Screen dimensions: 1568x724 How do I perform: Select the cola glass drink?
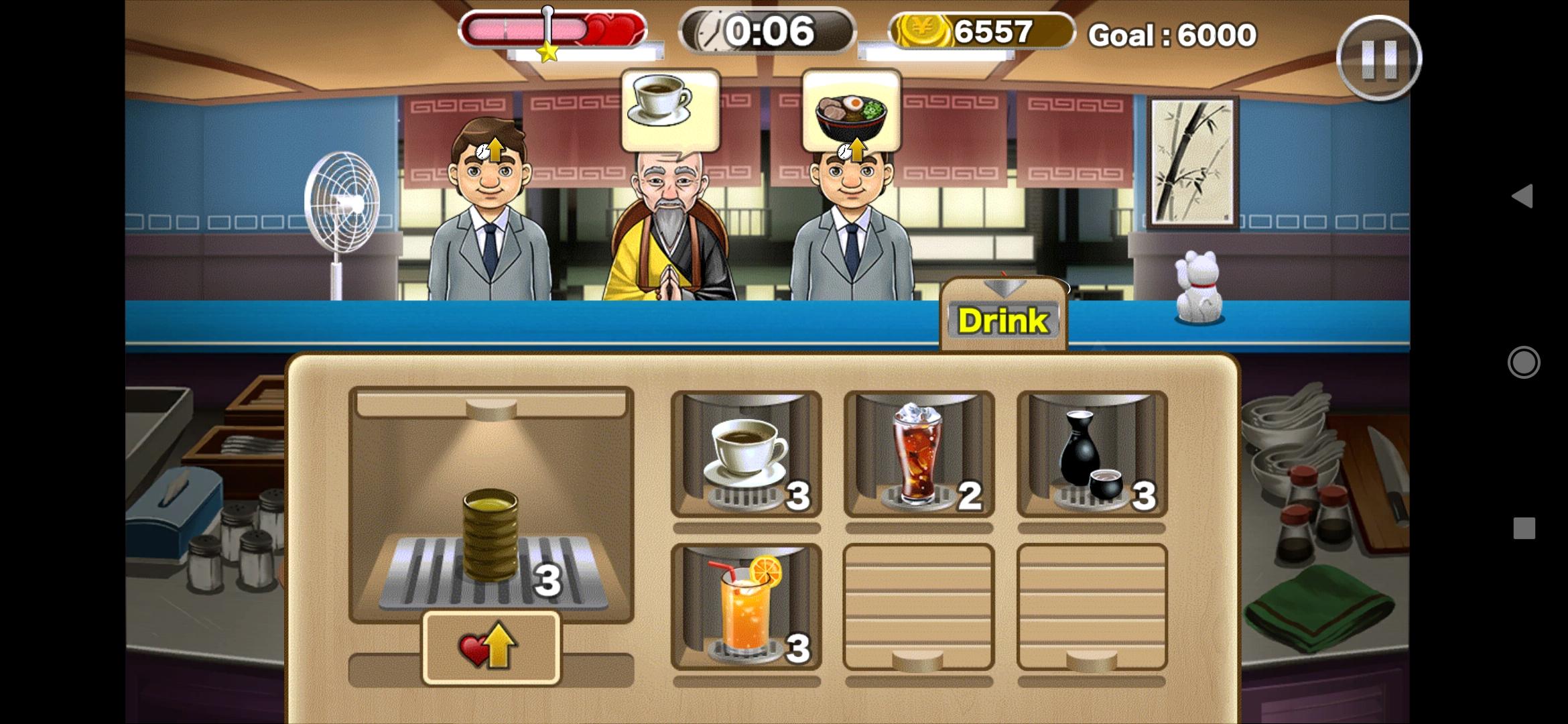point(918,452)
